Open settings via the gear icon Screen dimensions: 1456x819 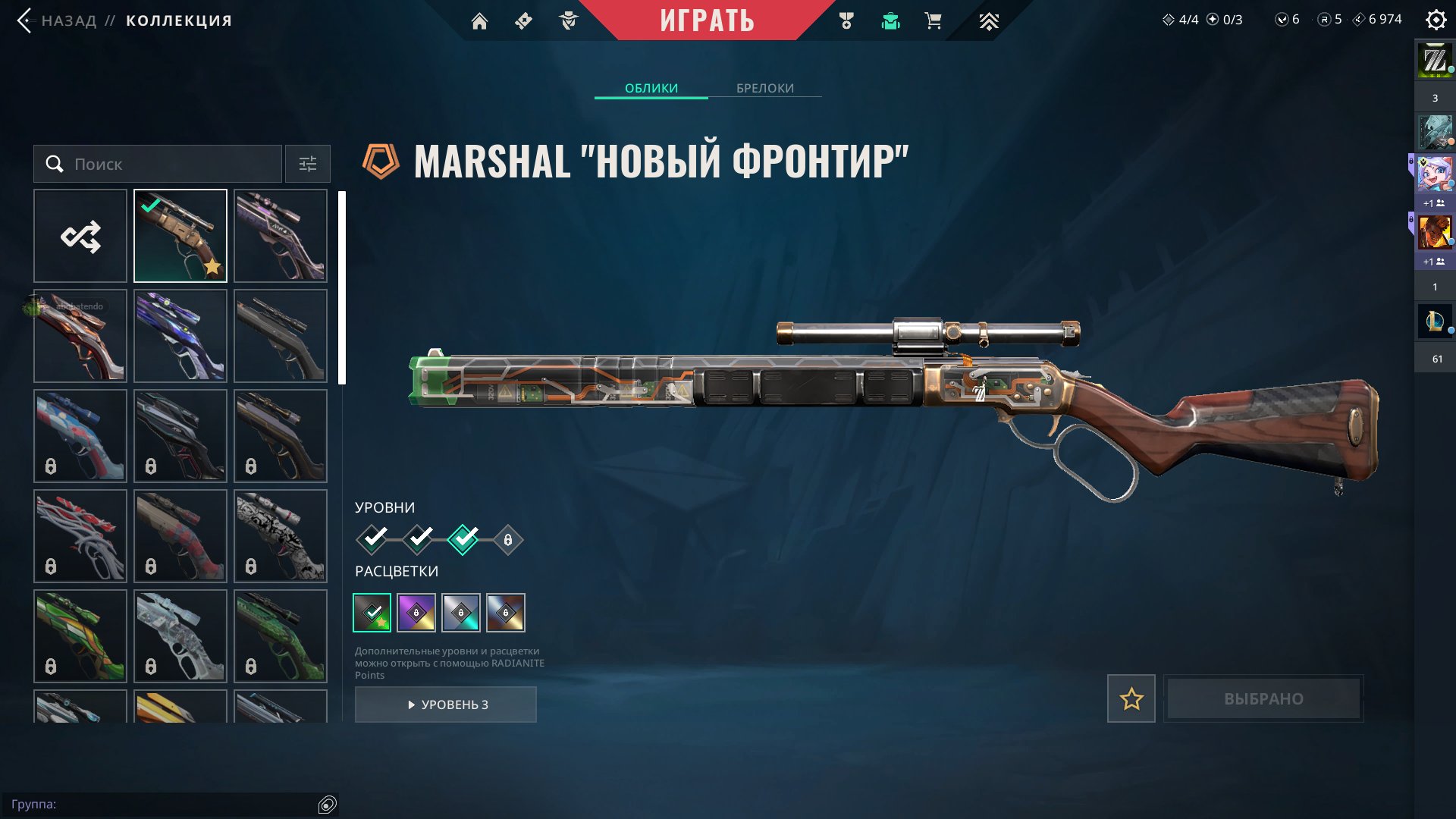click(1436, 20)
